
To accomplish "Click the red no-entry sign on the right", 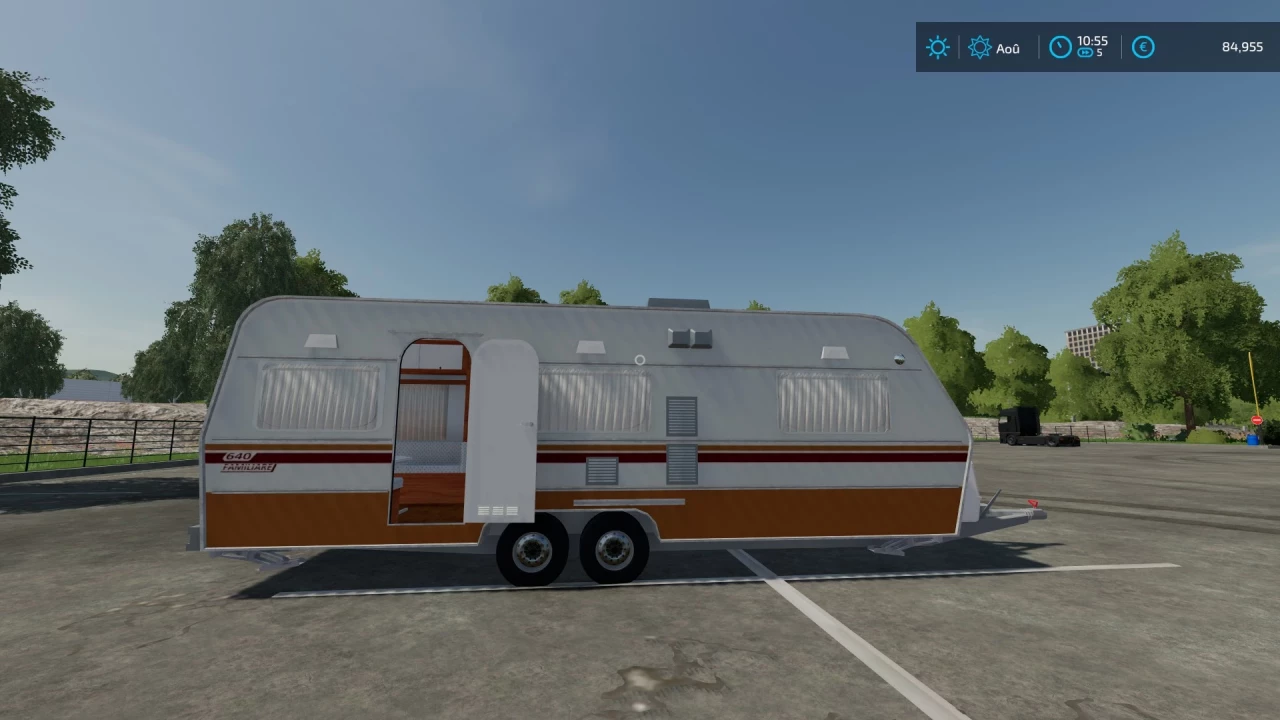I will 1256,420.
